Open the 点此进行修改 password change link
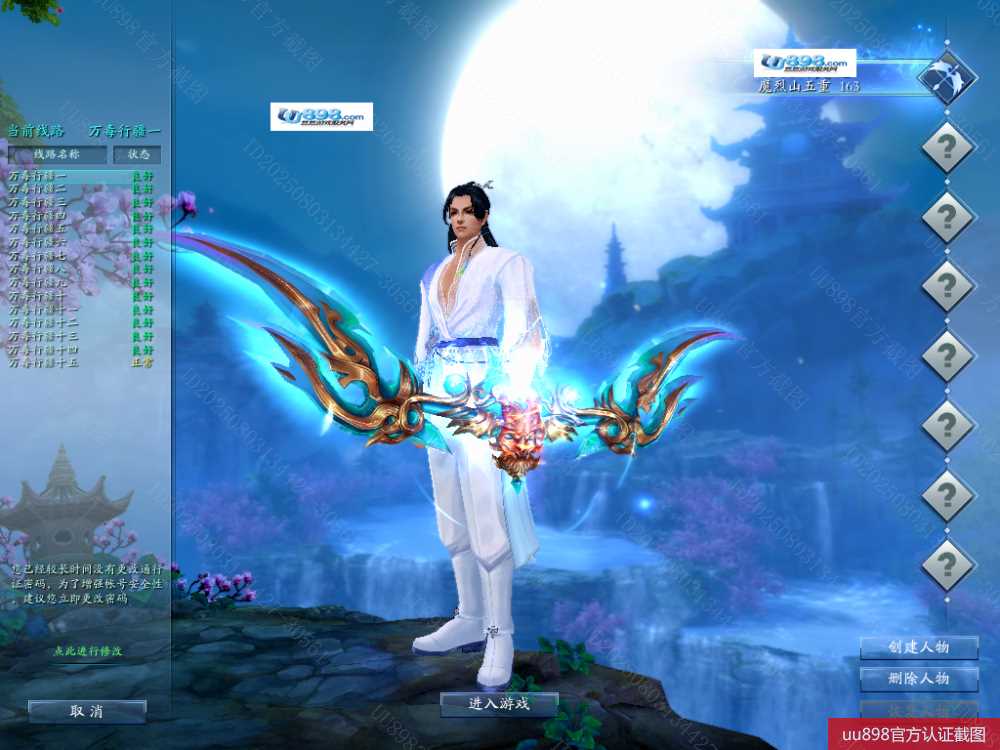The image size is (1000, 750). (x=88, y=651)
